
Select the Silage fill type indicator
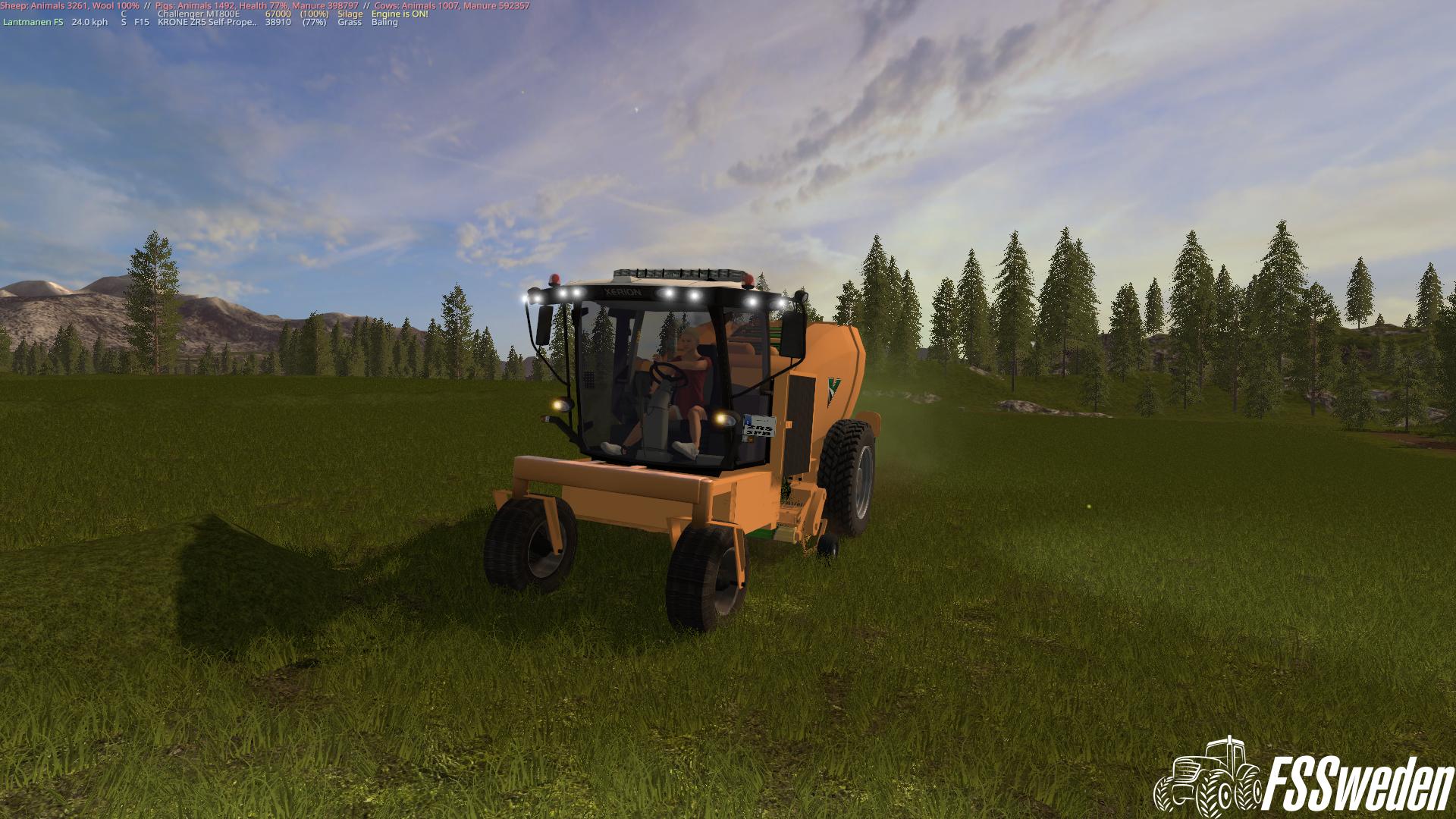350,14
